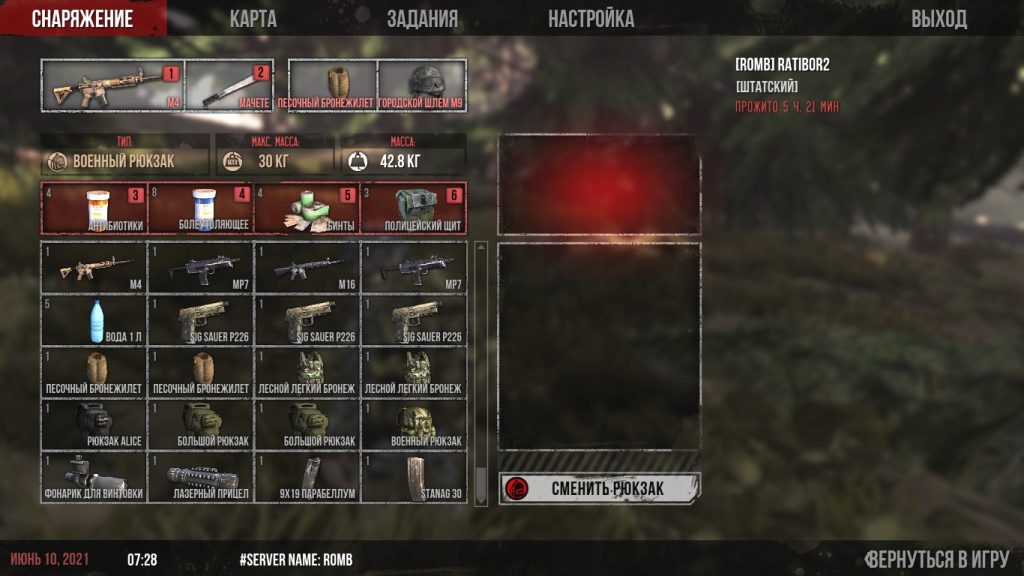Click the Сменить рюкзак button
The image size is (1024, 576).
pos(599,488)
